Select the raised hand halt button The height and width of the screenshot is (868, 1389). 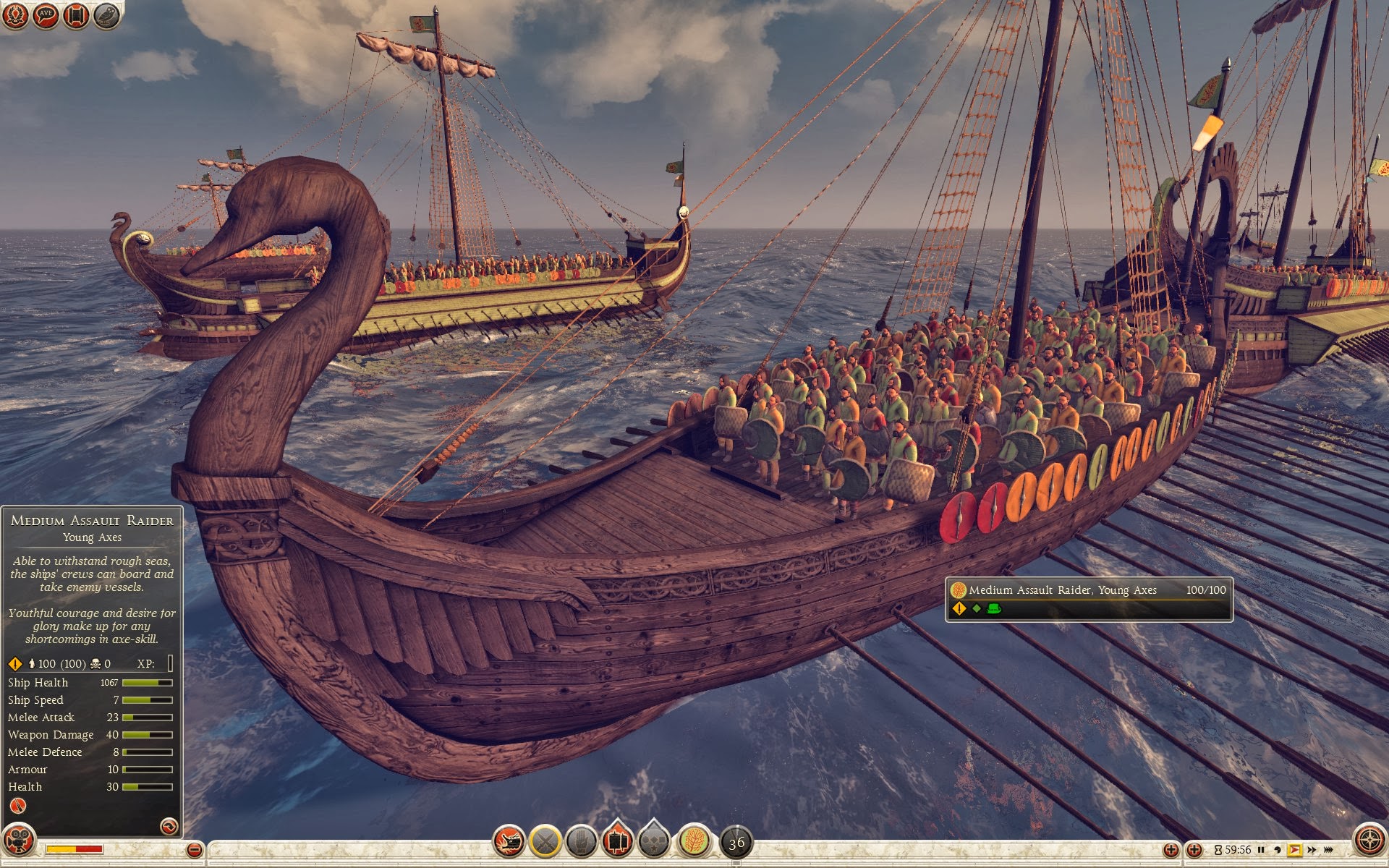click(581, 841)
